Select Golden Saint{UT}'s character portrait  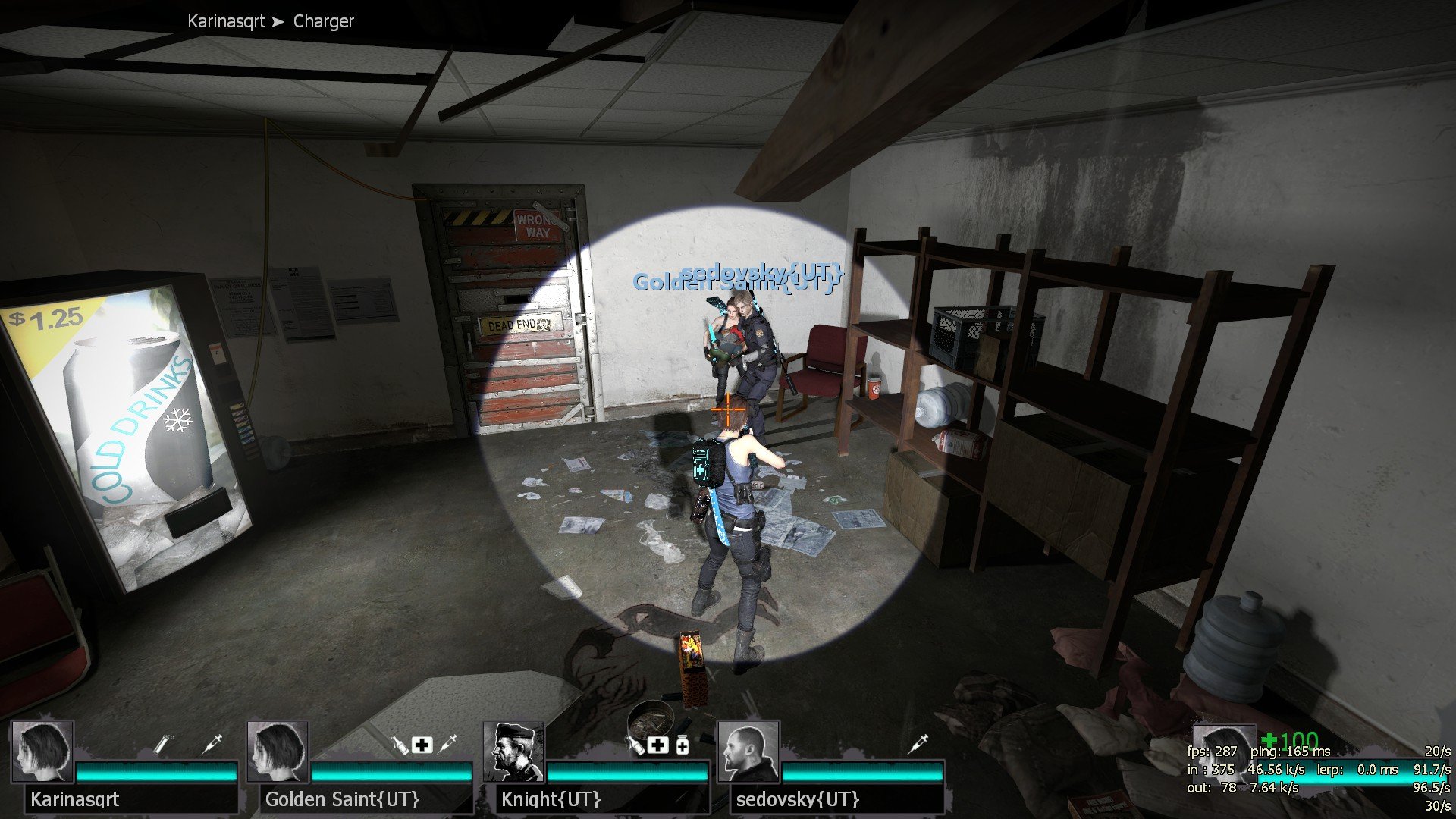[278, 752]
